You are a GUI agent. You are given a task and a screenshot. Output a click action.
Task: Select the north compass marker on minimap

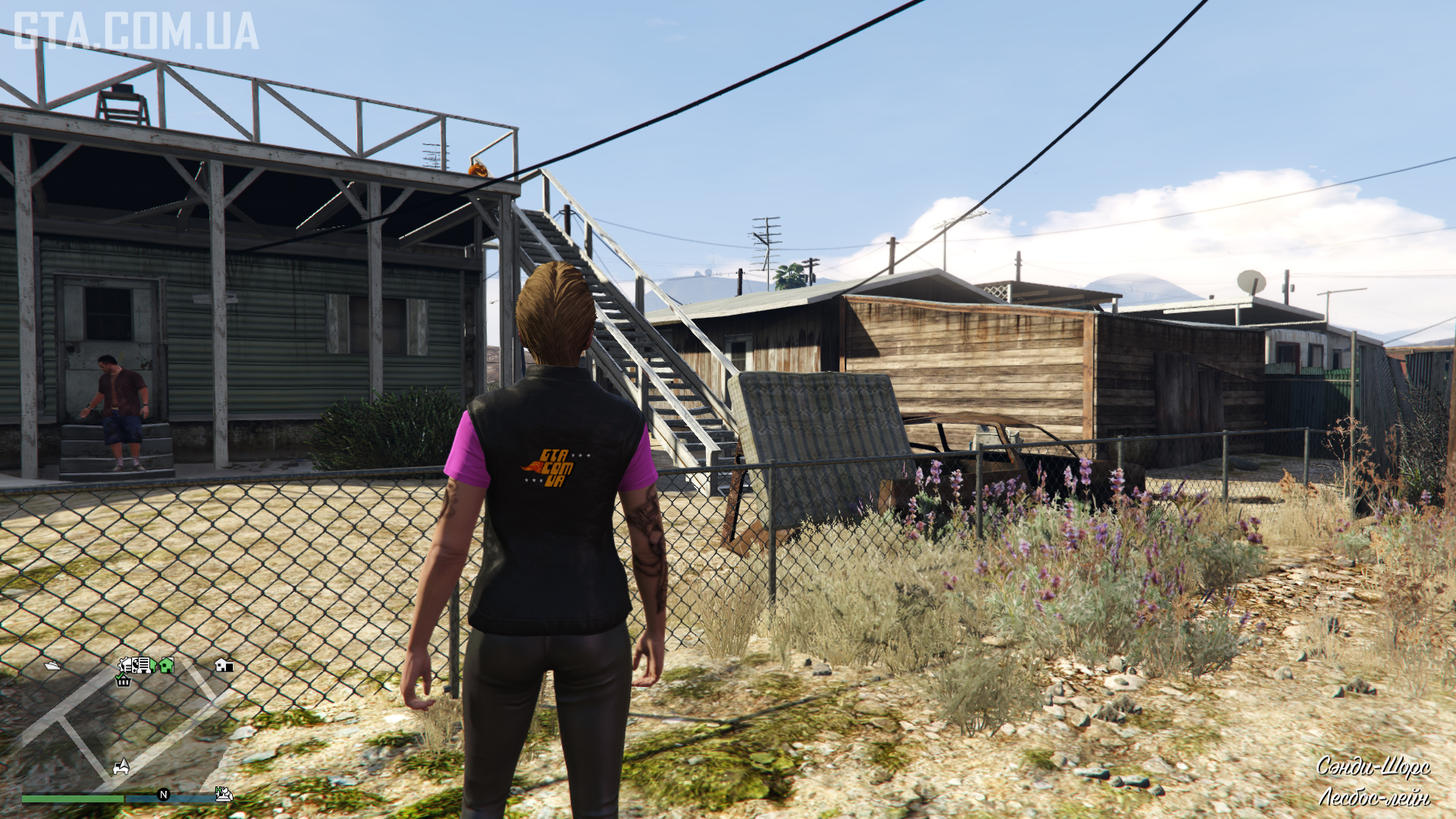(163, 794)
